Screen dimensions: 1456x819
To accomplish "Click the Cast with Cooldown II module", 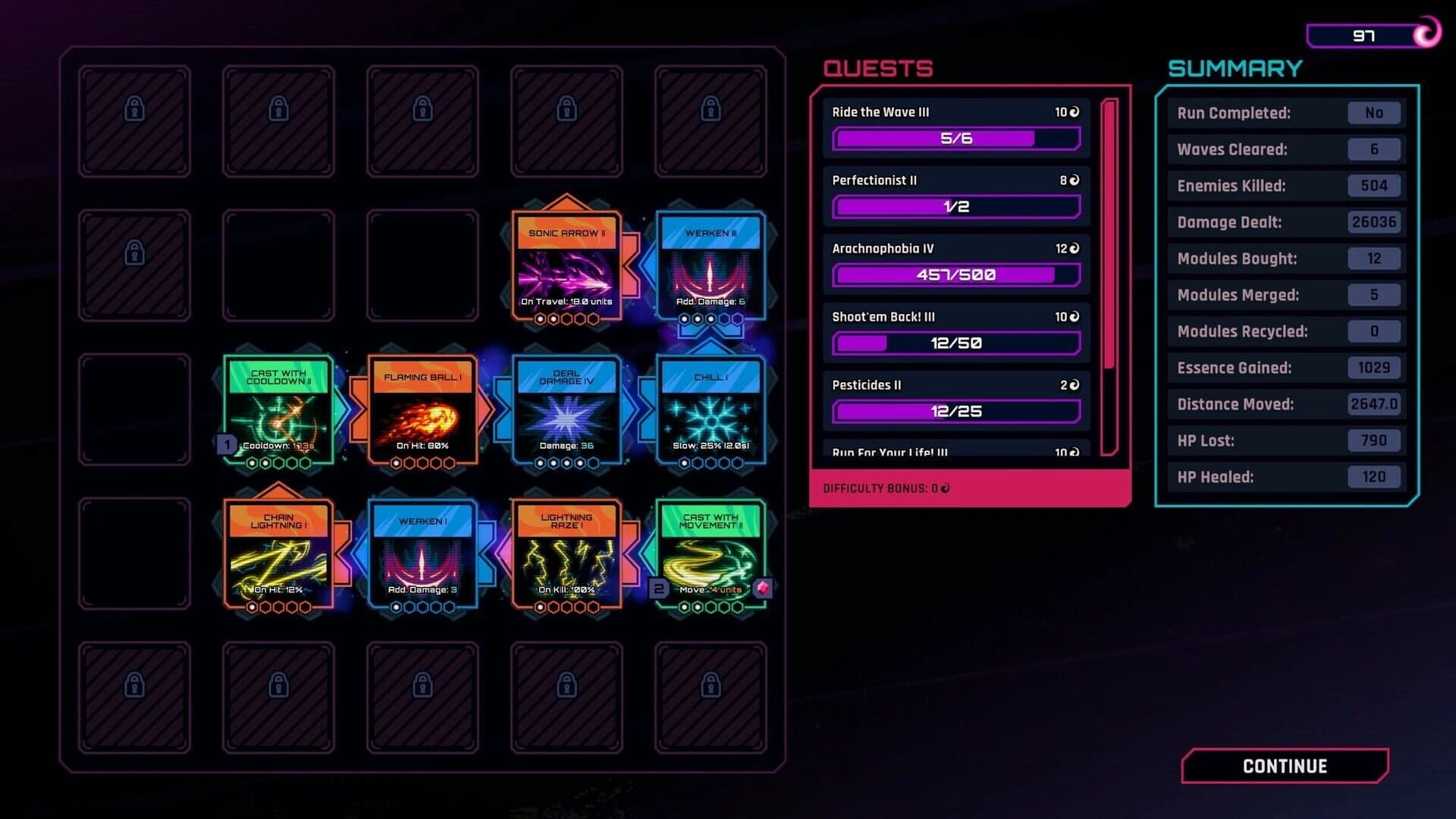I will [278, 409].
